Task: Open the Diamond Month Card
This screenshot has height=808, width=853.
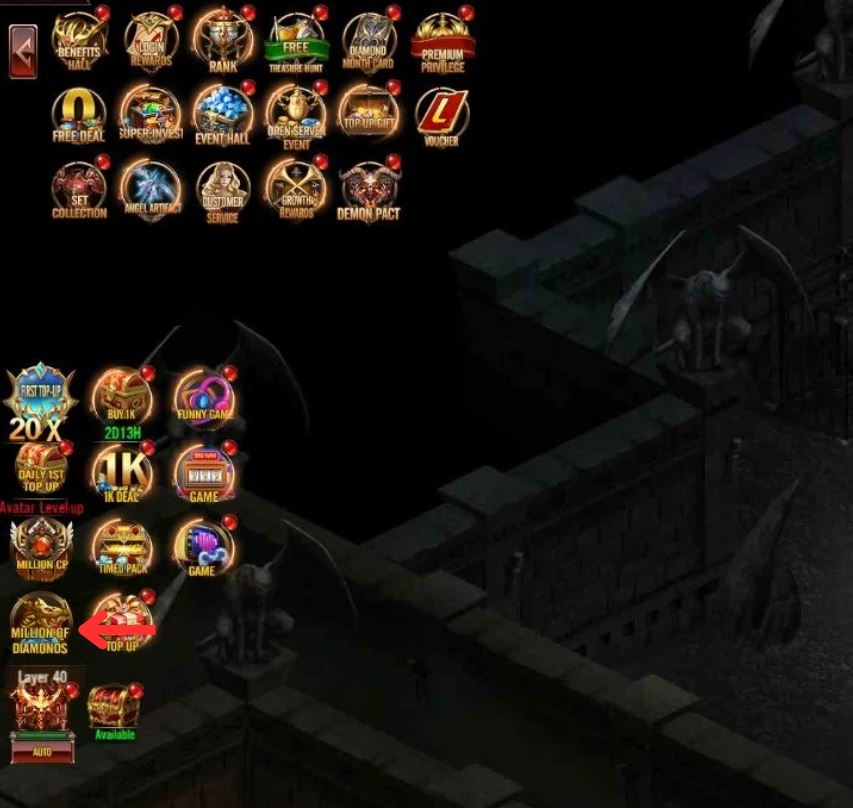Action: 368,42
